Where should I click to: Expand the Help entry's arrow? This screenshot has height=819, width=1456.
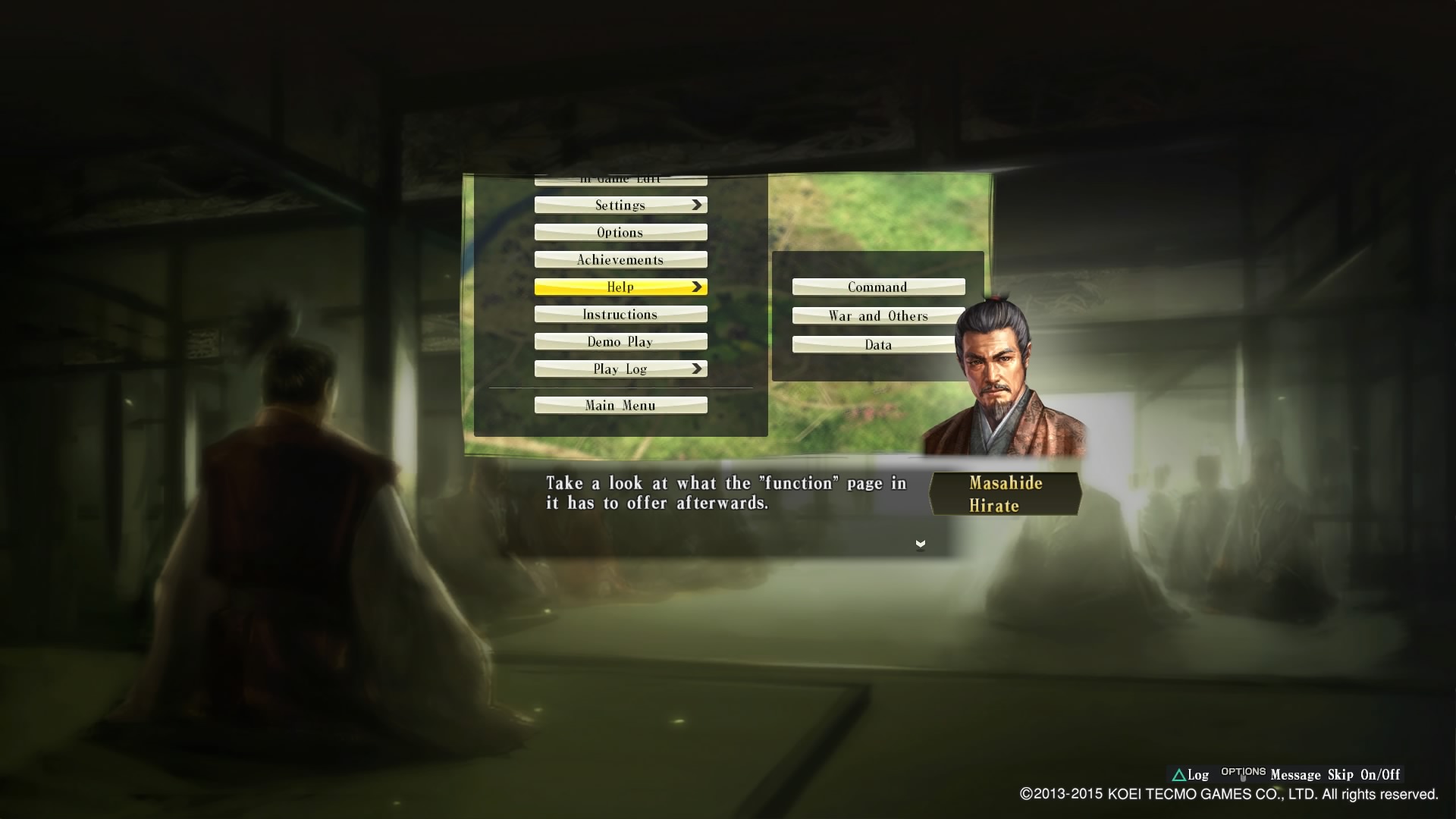[x=695, y=287]
